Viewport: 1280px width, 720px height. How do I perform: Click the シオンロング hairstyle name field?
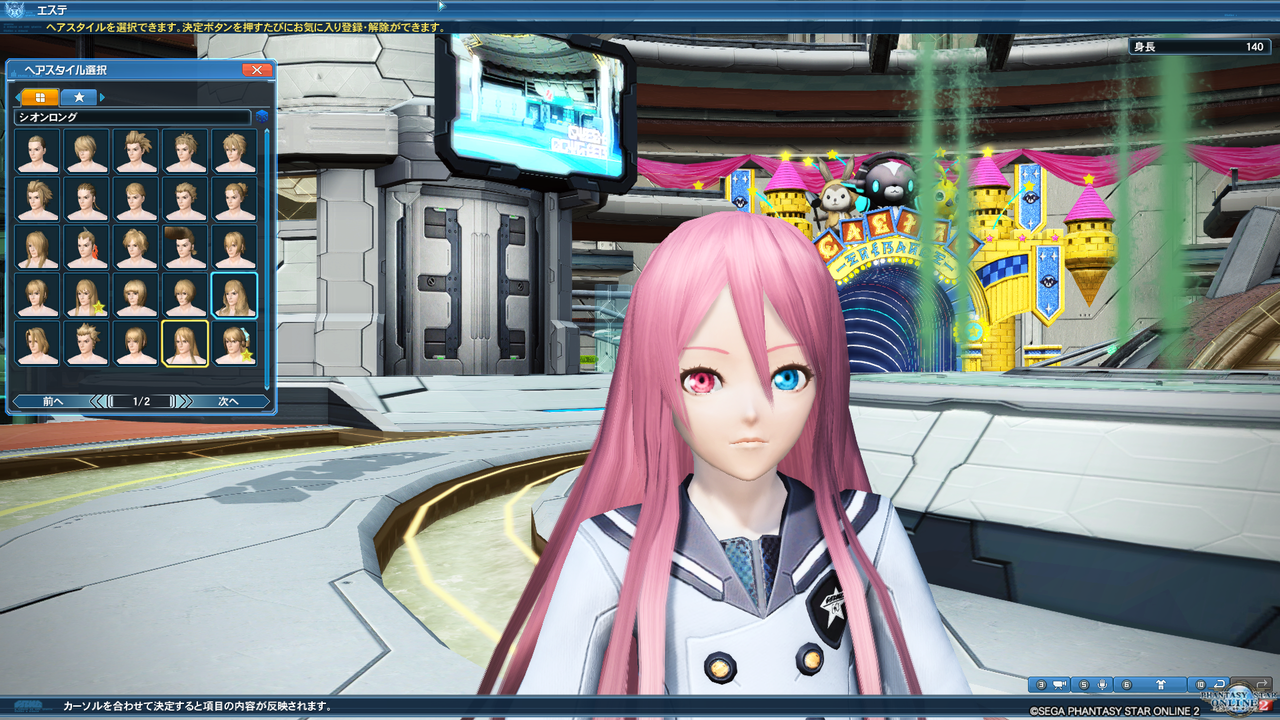click(130, 117)
